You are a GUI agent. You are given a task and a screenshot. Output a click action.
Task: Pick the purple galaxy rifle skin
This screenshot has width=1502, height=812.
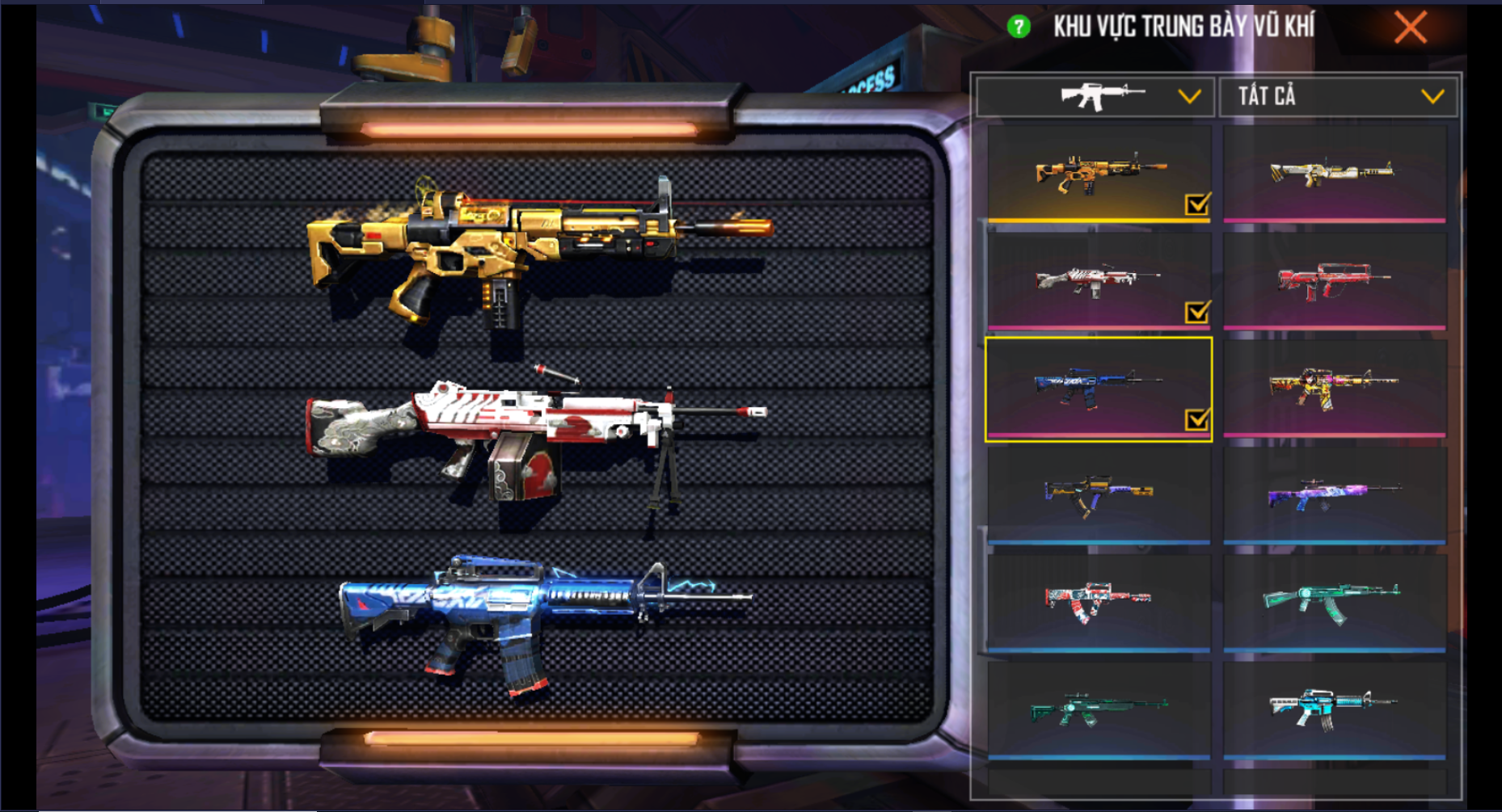(x=1334, y=494)
